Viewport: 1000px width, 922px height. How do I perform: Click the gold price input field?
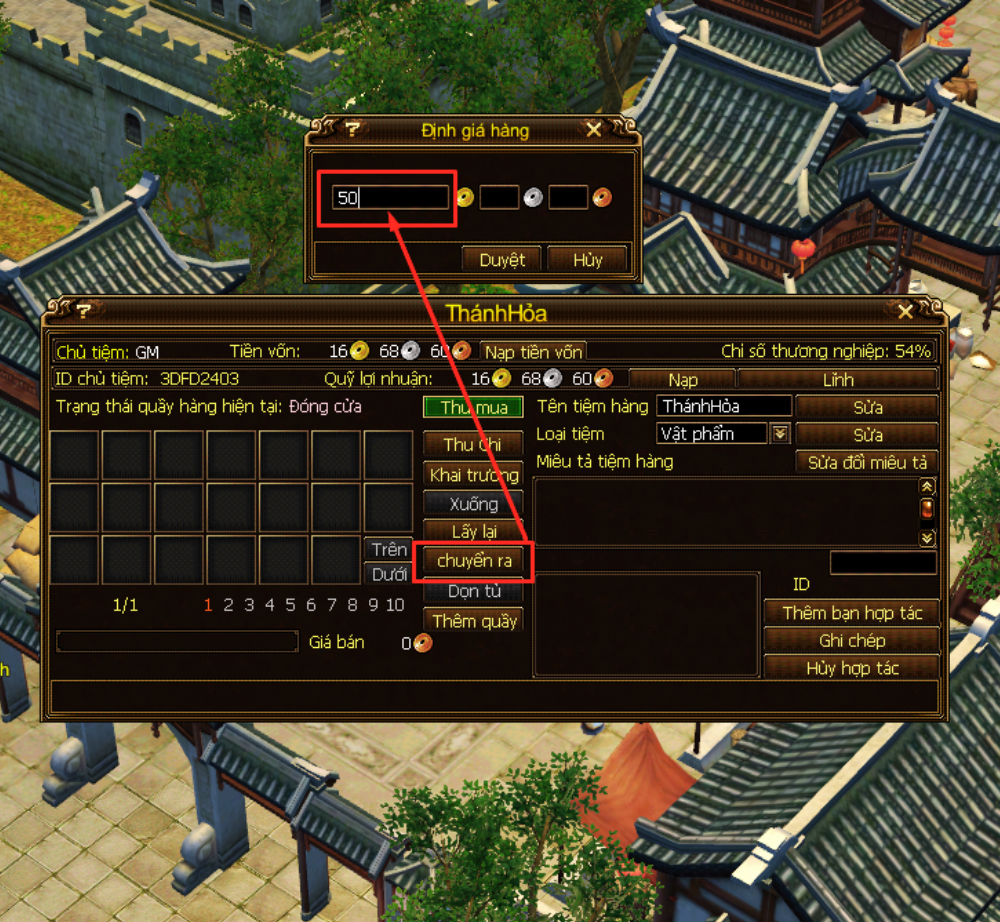pos(391,198)
